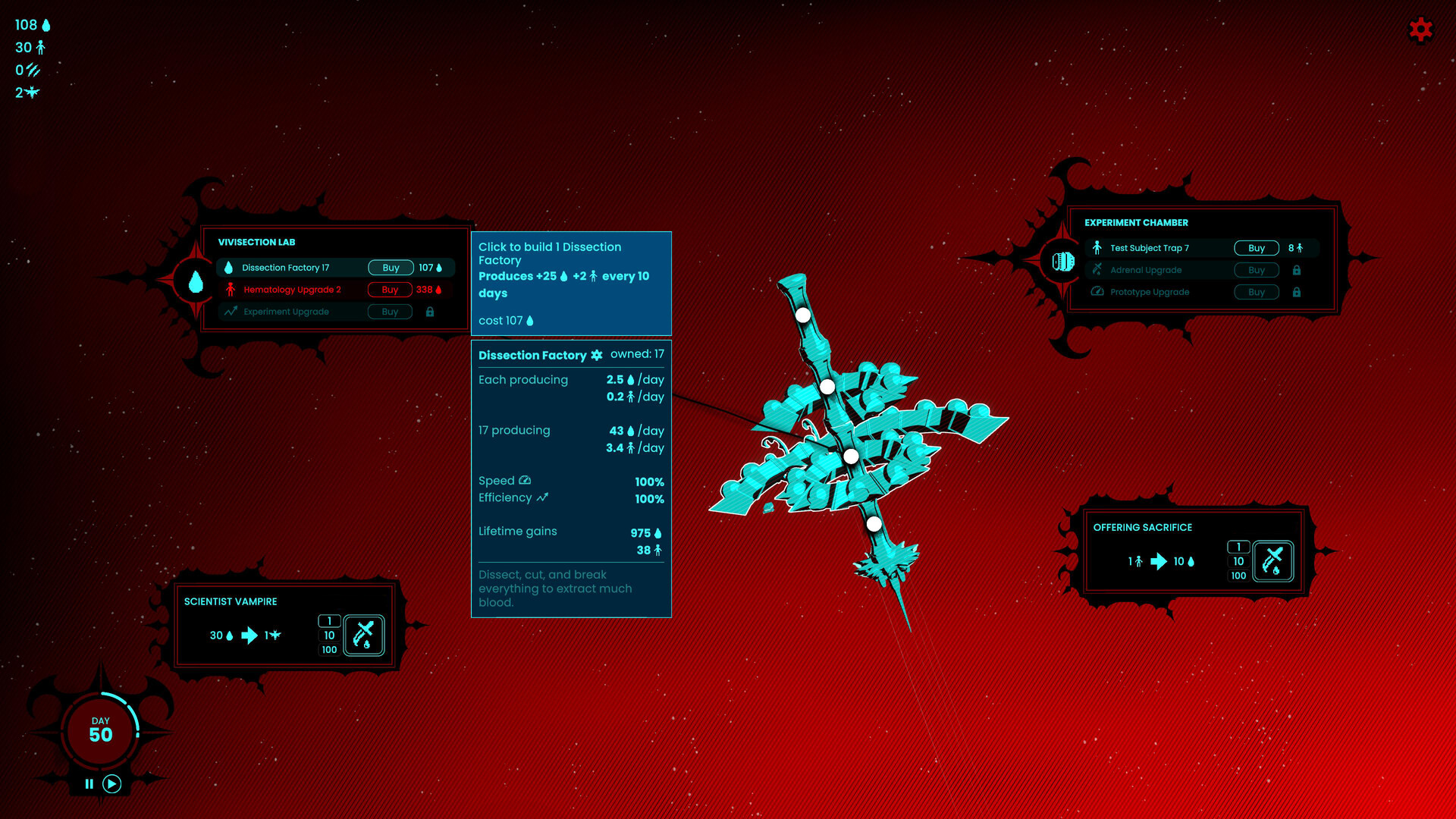
Task: Click the Adrenal Upgrade syringe icon
Action: [1097, 270]
